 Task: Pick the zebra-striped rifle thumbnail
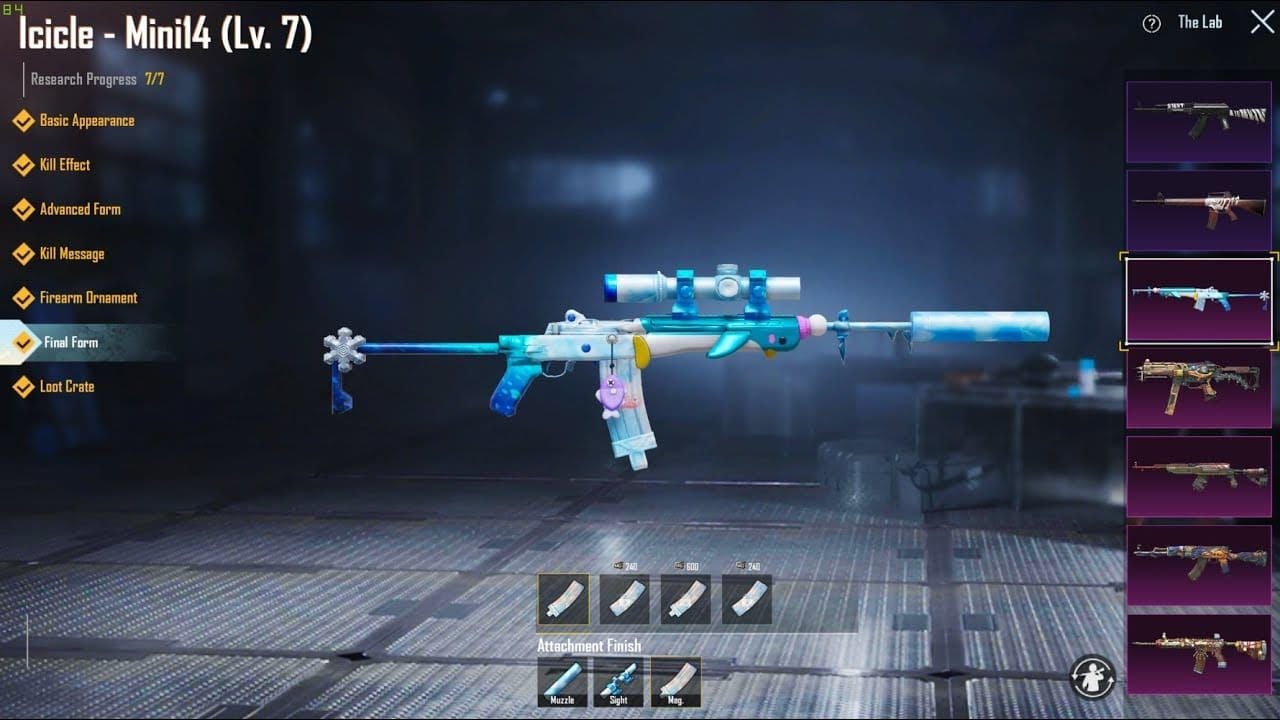pyautogui.click(x=1199, y=122)
